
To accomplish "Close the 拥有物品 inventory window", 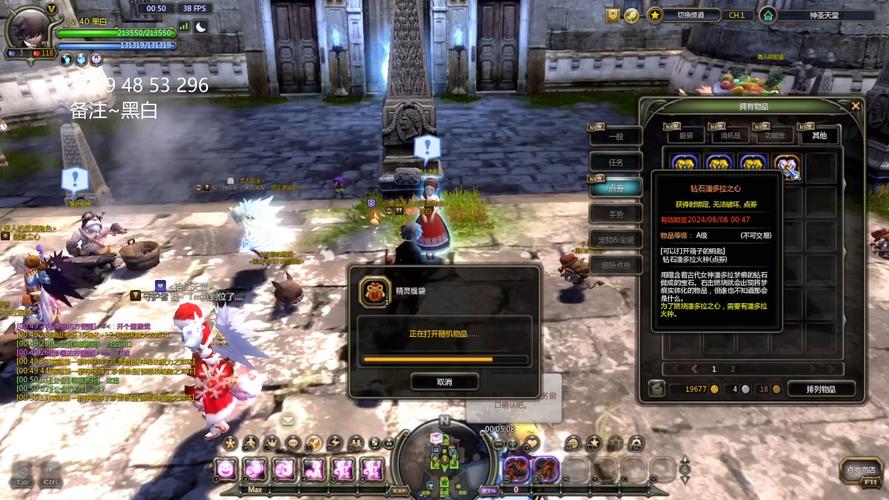I will tap(856, 105).
